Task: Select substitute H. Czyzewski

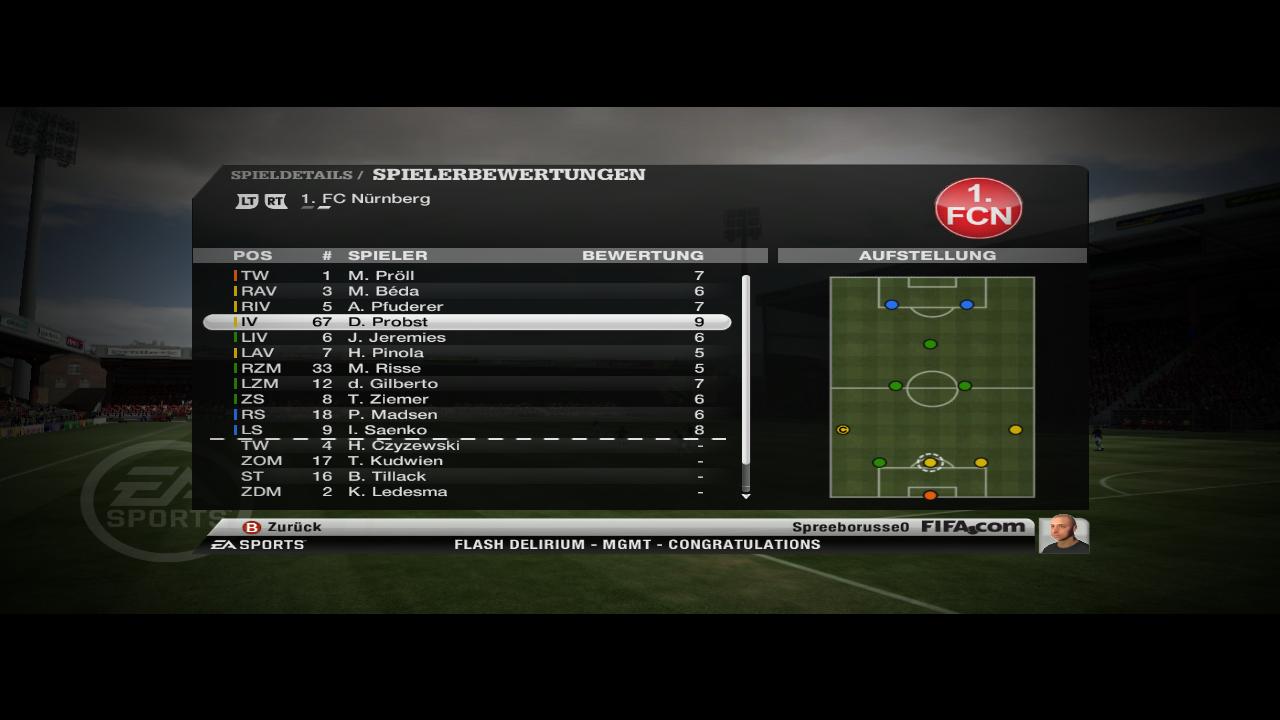Action: coord(468,445)
